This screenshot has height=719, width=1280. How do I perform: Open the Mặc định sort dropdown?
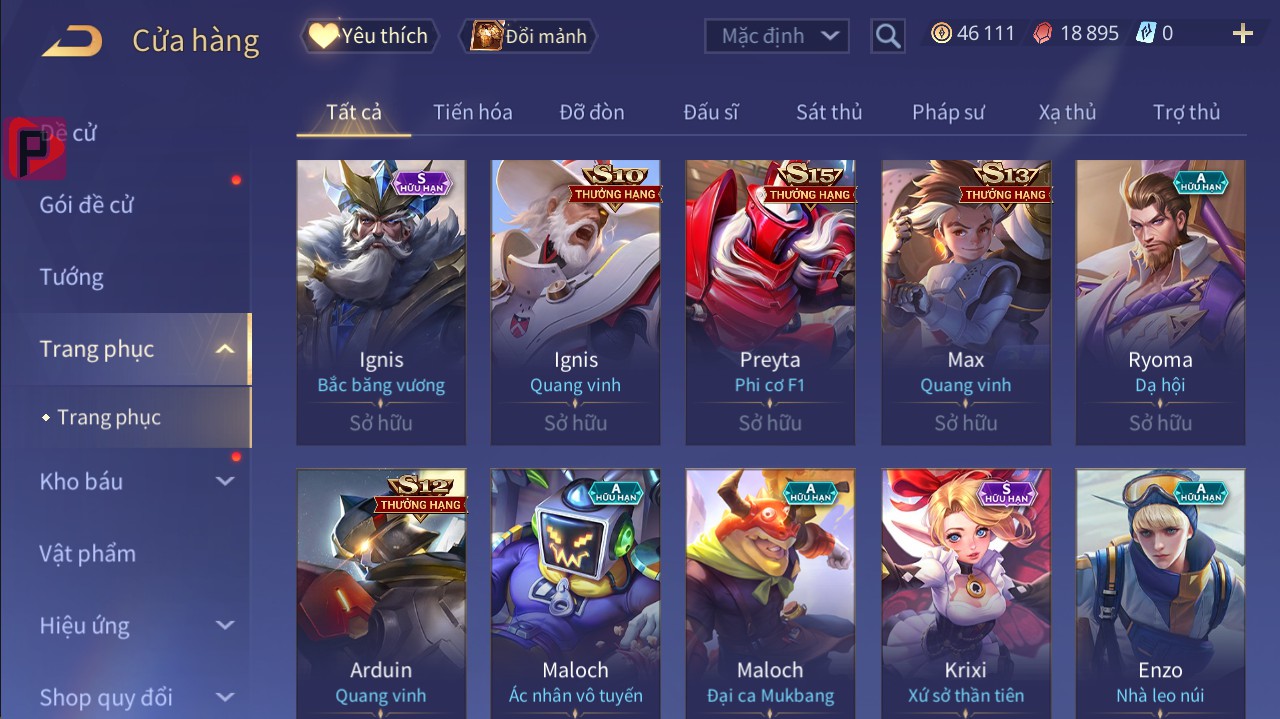pyautogui.click(x=777, y=36)
